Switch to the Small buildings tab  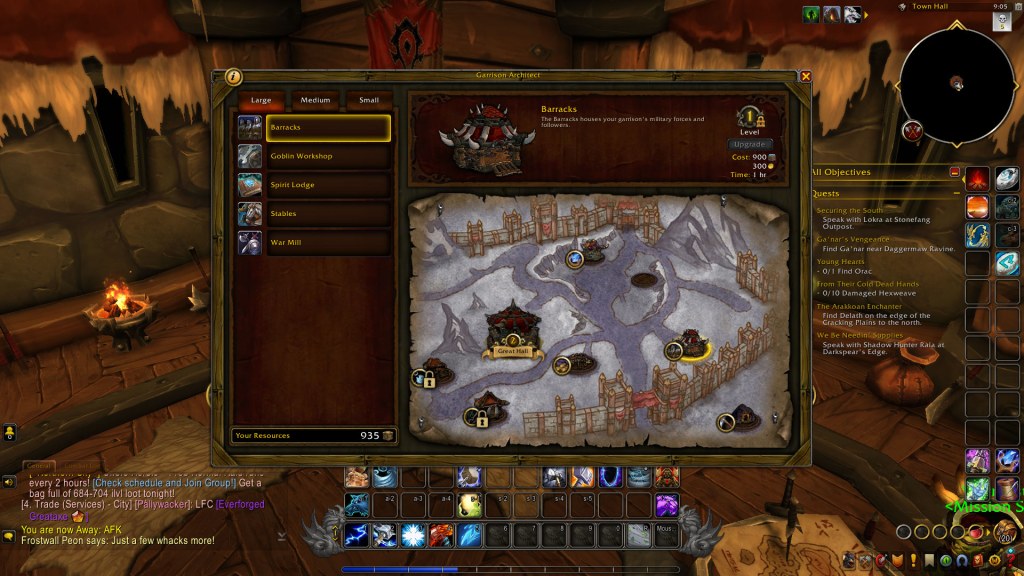click(369, 100)
